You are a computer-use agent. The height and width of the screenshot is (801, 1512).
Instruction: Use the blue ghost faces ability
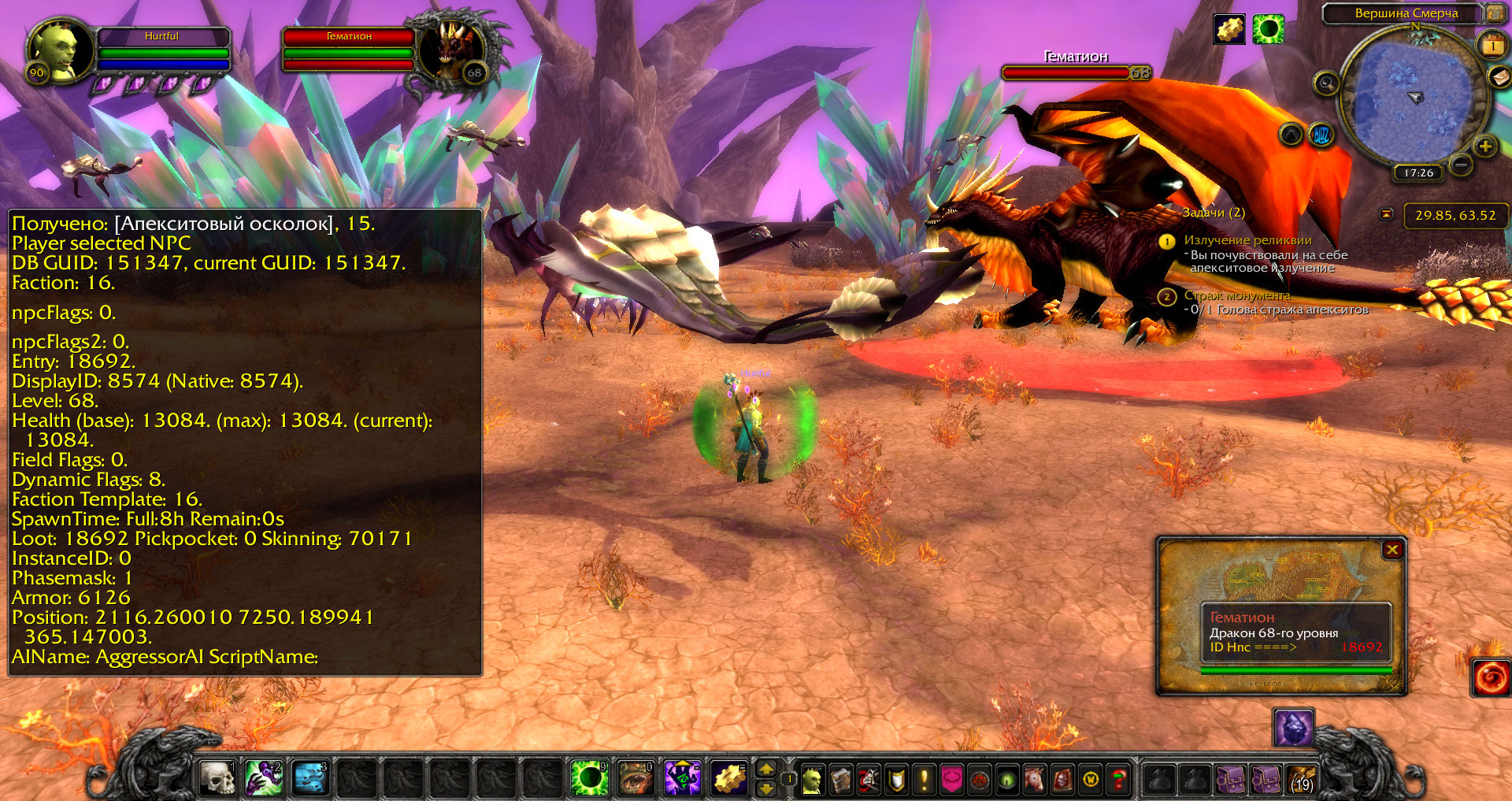[310, 778]
